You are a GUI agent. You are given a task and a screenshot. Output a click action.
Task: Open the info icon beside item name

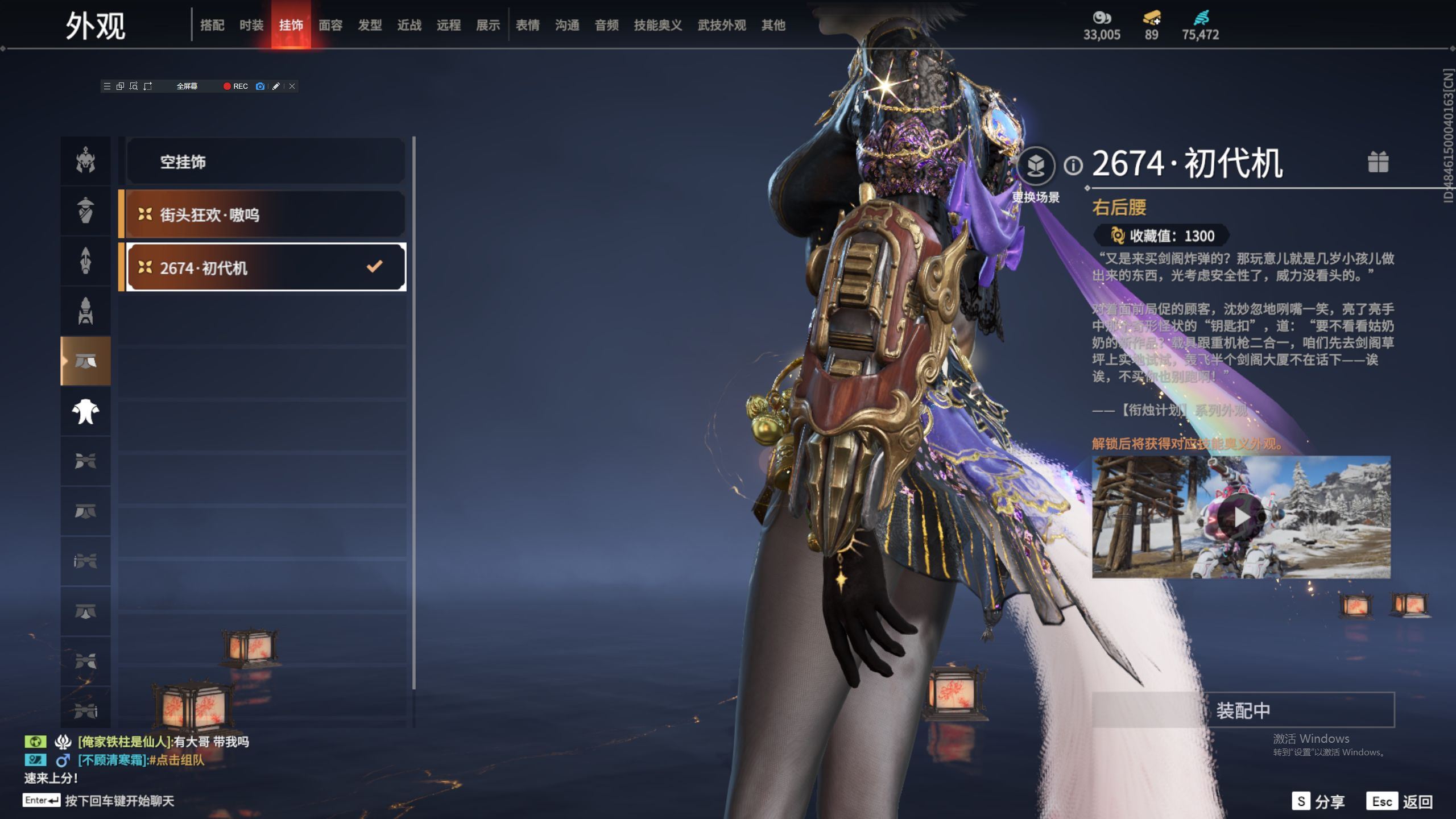1073,166
